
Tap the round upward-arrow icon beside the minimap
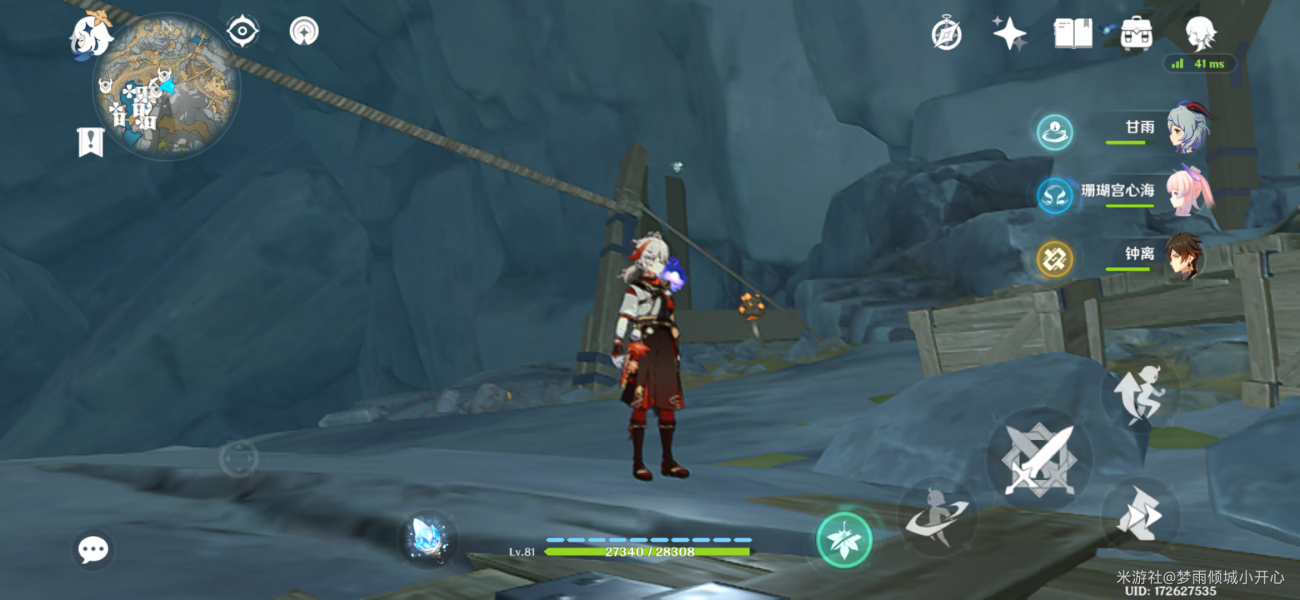click(x=304, y=32)
